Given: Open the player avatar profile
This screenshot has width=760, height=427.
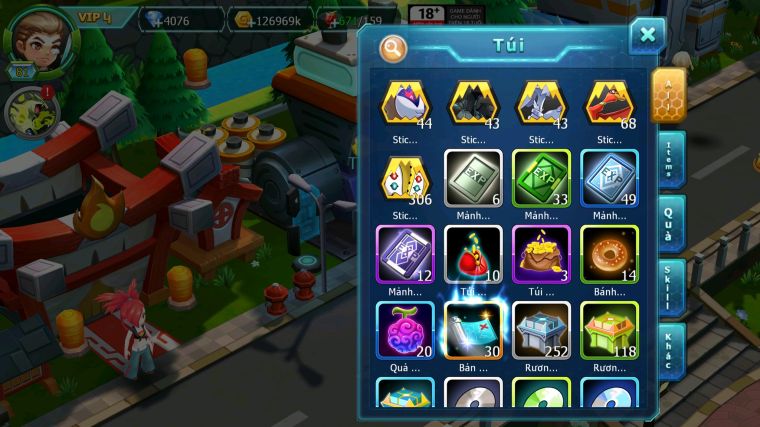Looking at the screenshot, I should (42, 38).
